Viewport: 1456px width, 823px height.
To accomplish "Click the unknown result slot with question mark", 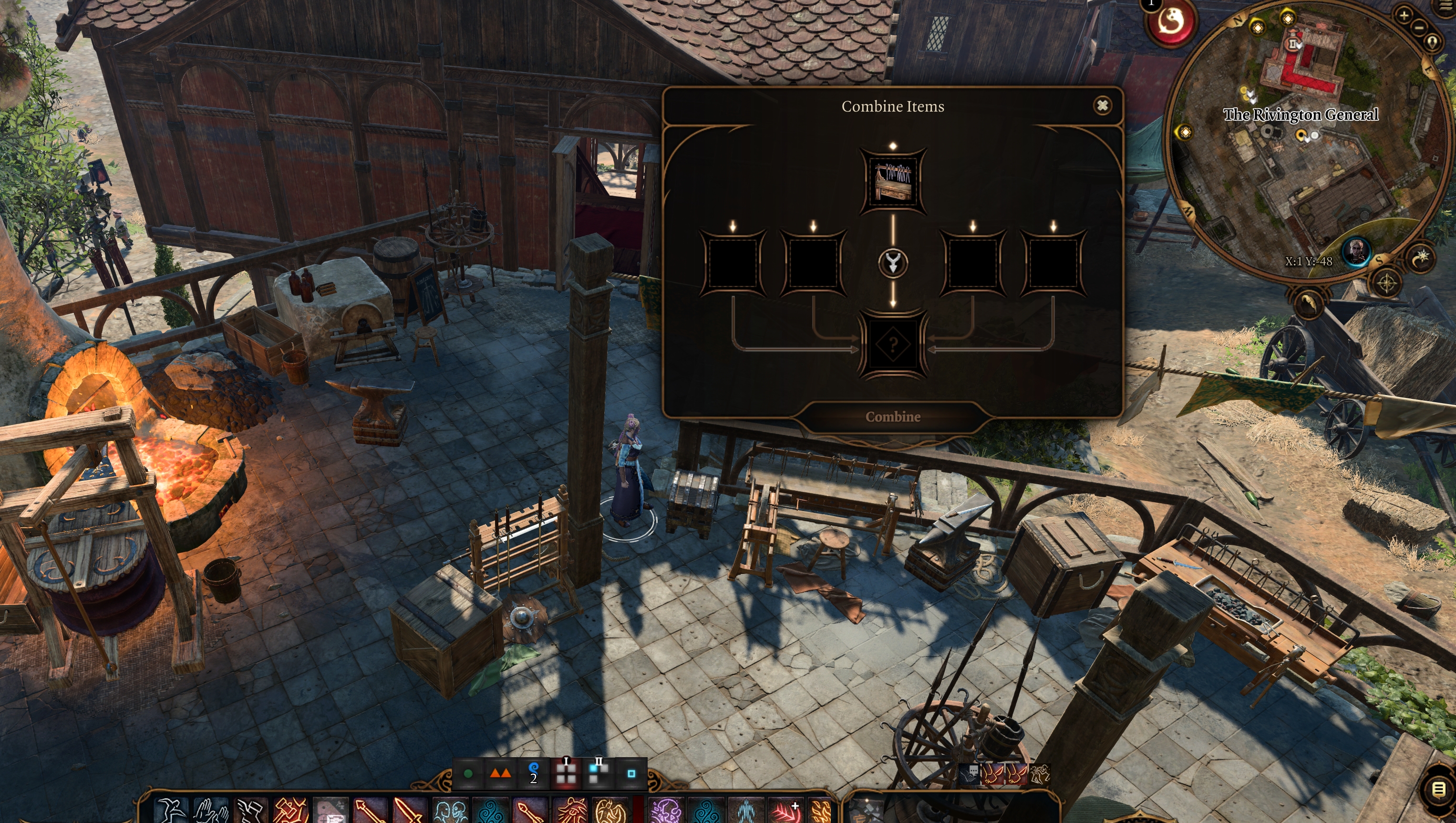I will click(892, 344).
